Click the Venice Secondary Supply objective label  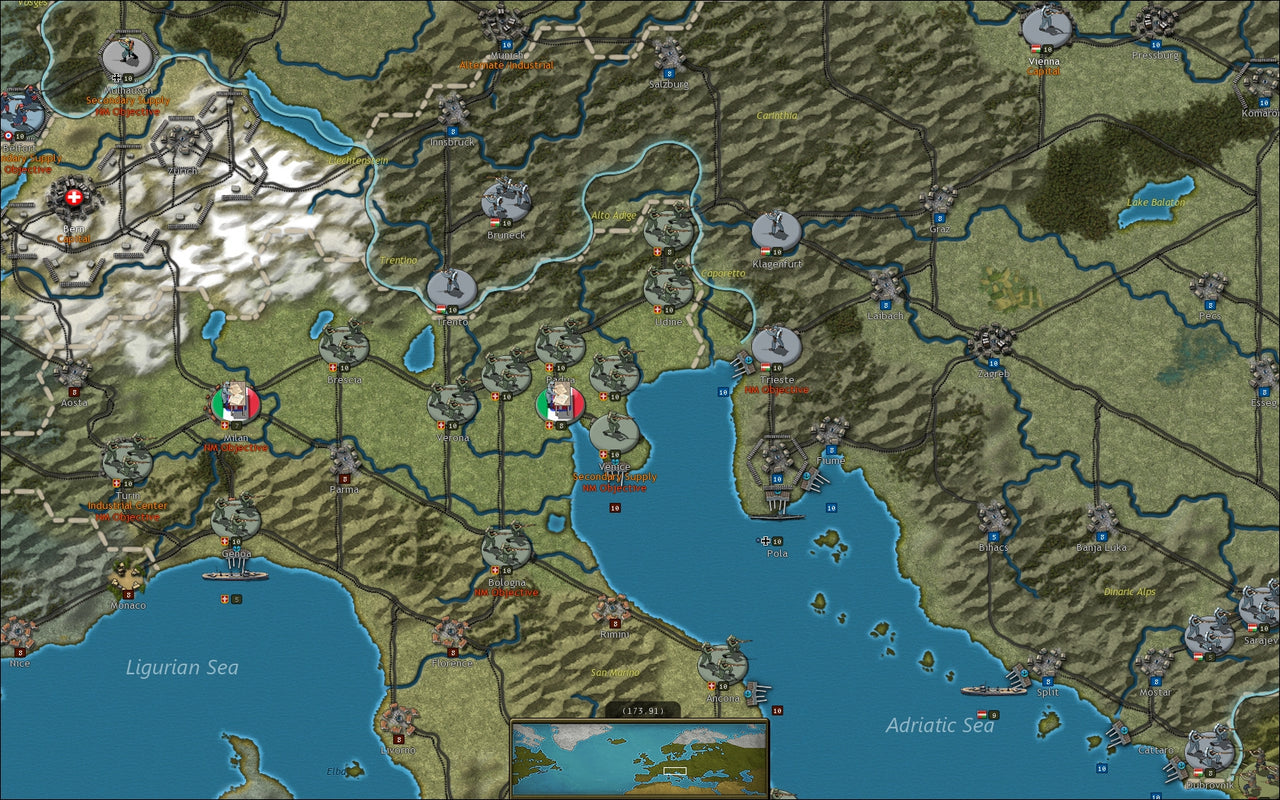pos(613,478)
